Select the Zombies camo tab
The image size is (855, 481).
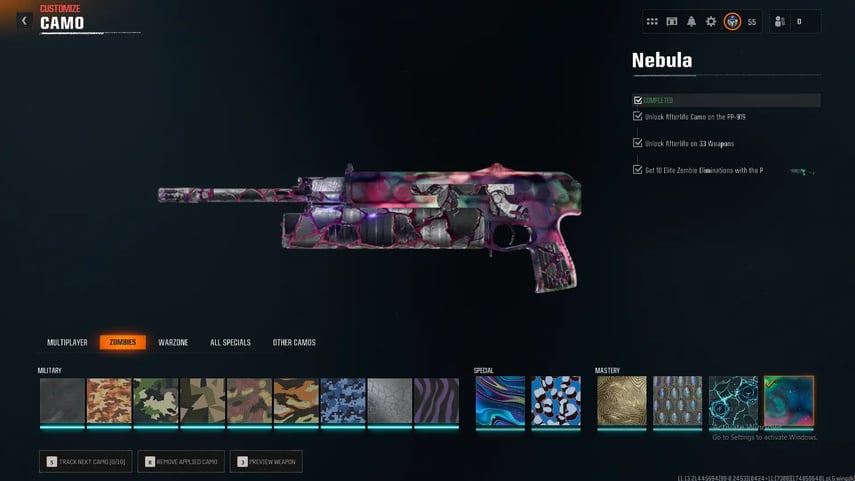point(122,343)
